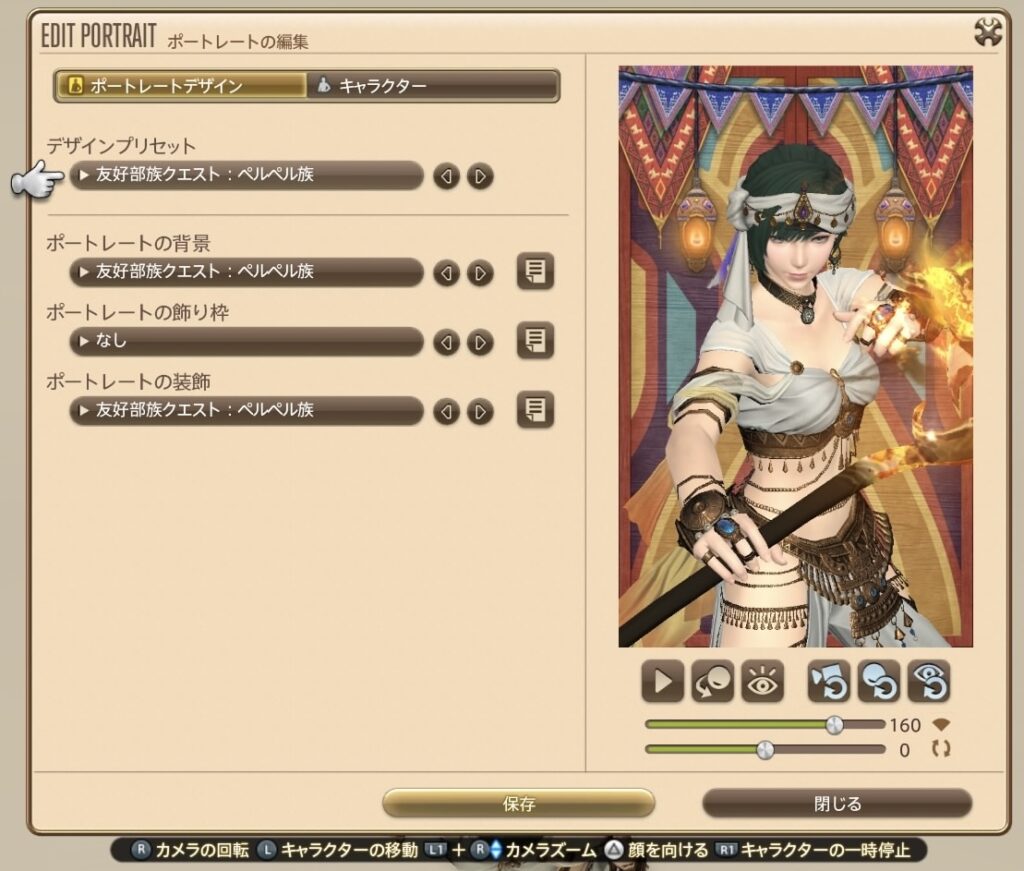Toggle the eye gaze button
The height and width of the screenshot is (871, 1024).
(x=762, y=682)
